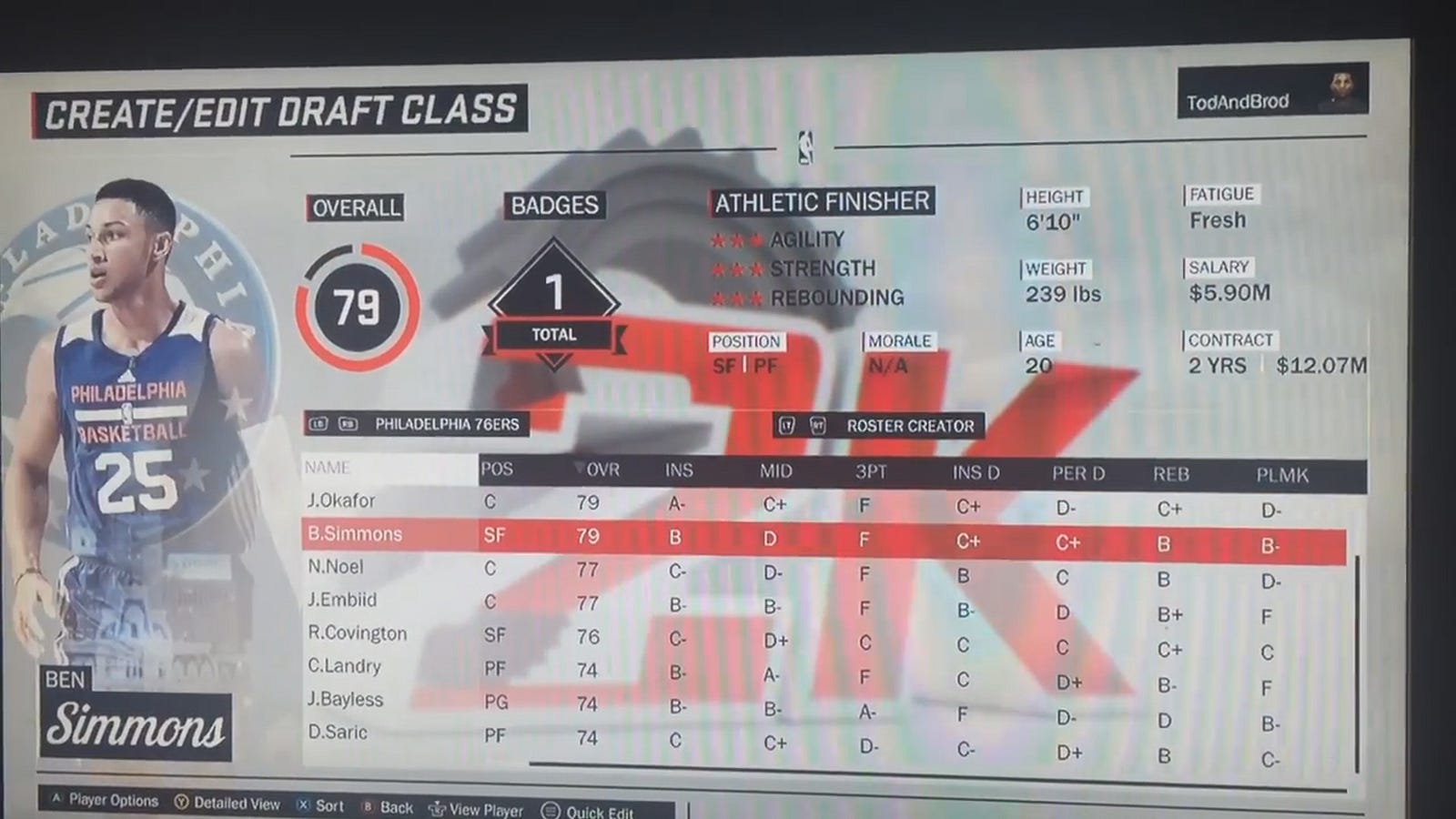Select R.Covington roster entry
The height and width of the screenshot is (819, 1456).
[357, 633]
